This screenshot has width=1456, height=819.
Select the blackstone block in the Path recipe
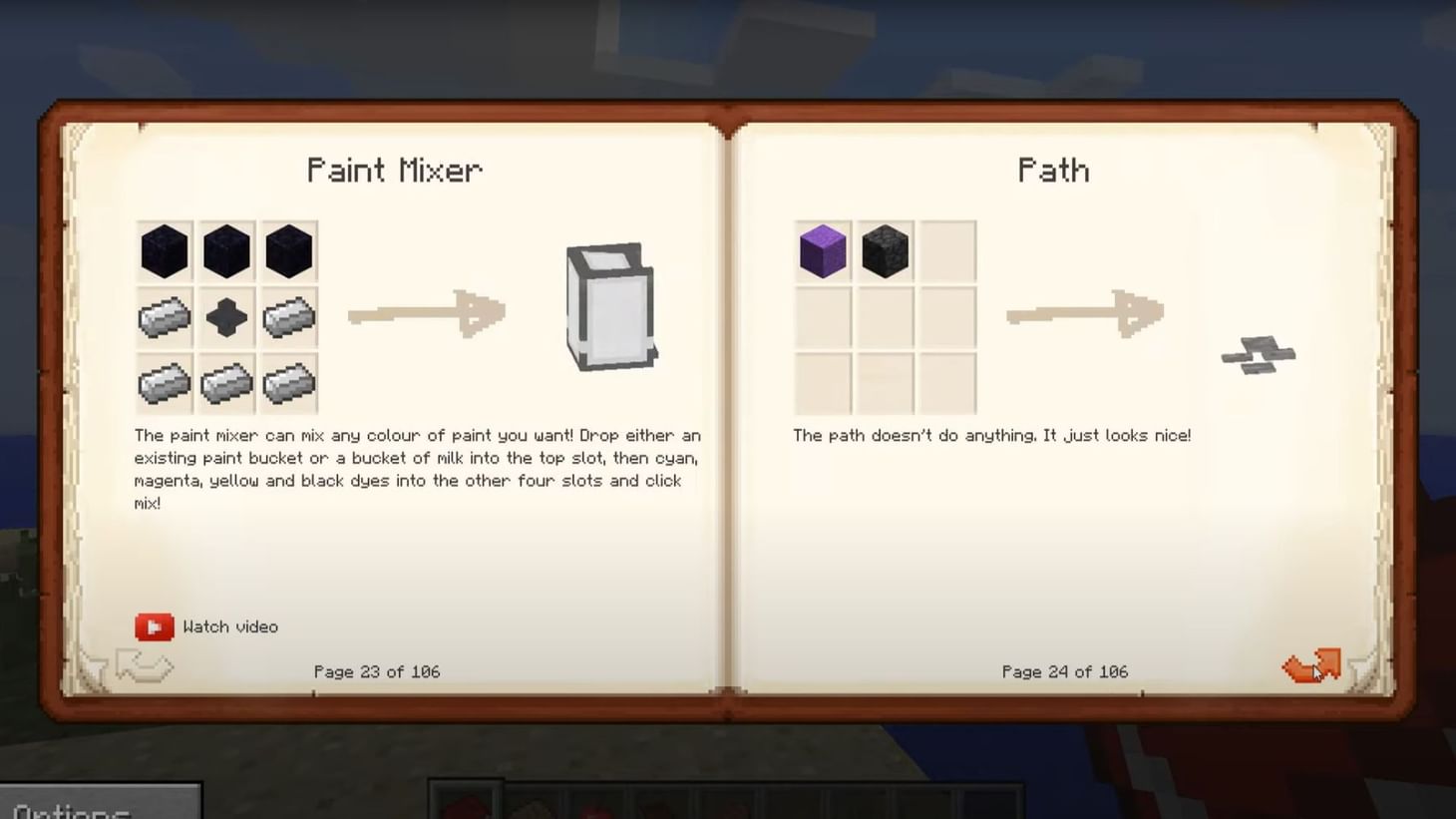(884, 250)
